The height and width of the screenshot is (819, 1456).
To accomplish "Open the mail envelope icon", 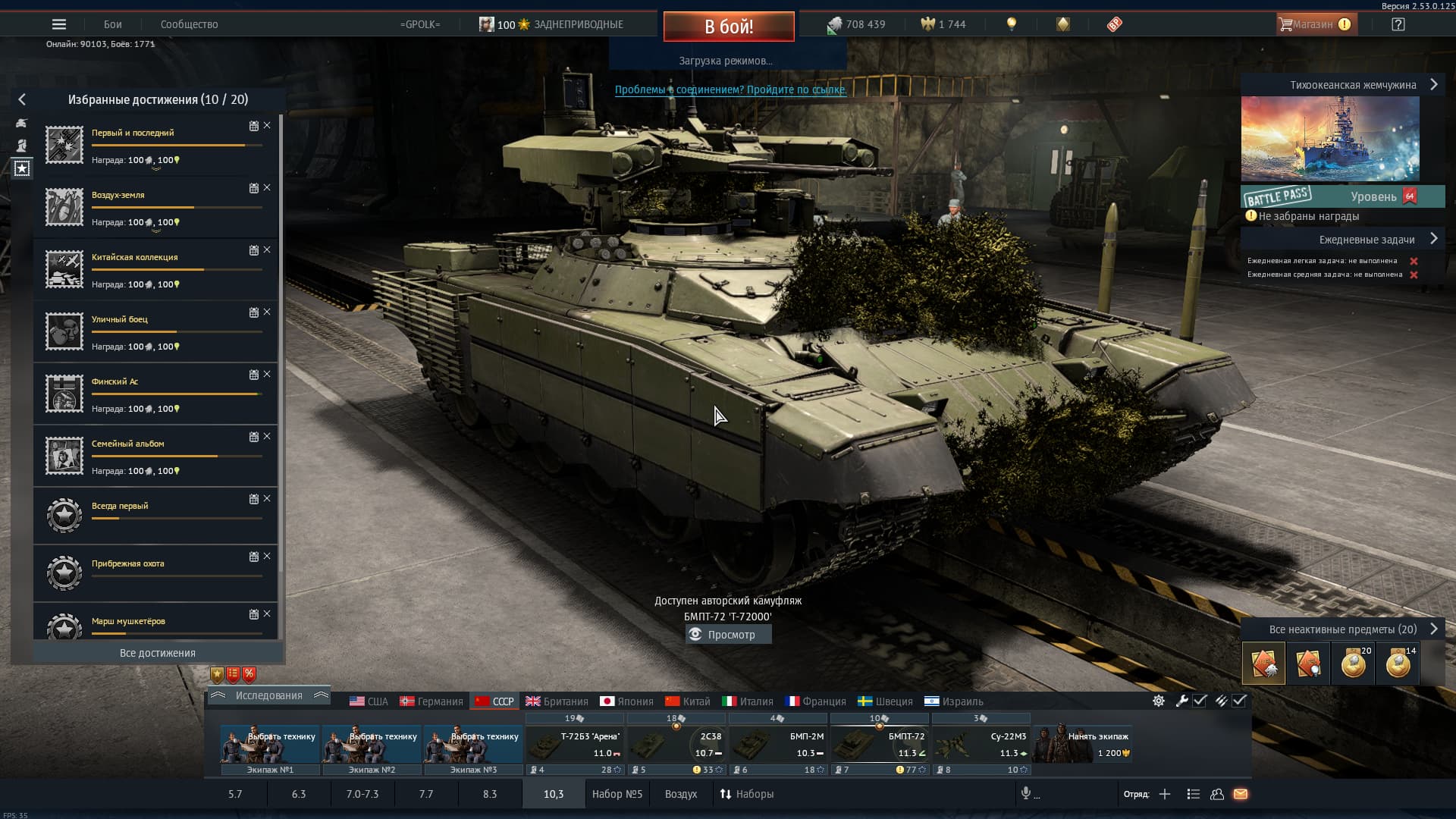I will point(1241,794).
